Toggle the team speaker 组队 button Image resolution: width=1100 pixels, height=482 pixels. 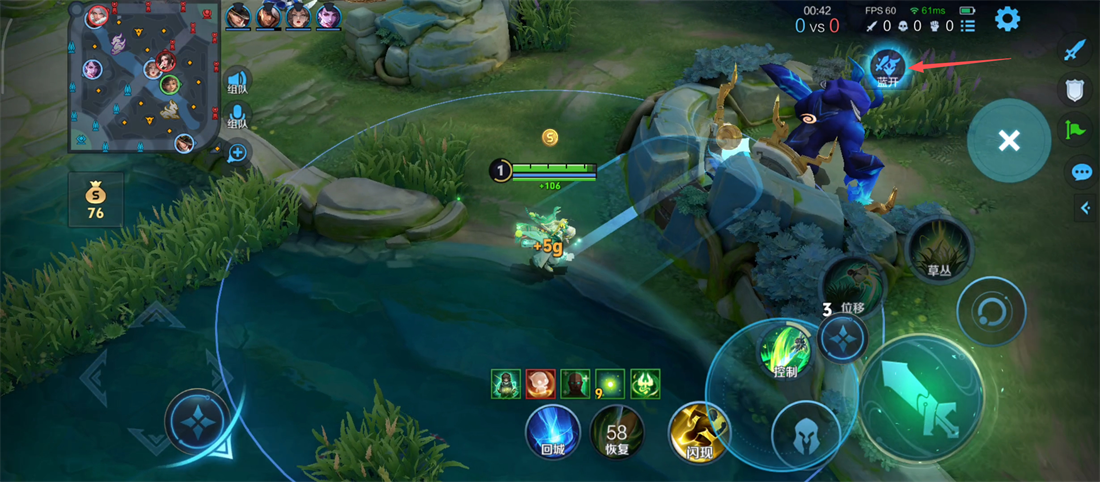(x=237, y=81)
